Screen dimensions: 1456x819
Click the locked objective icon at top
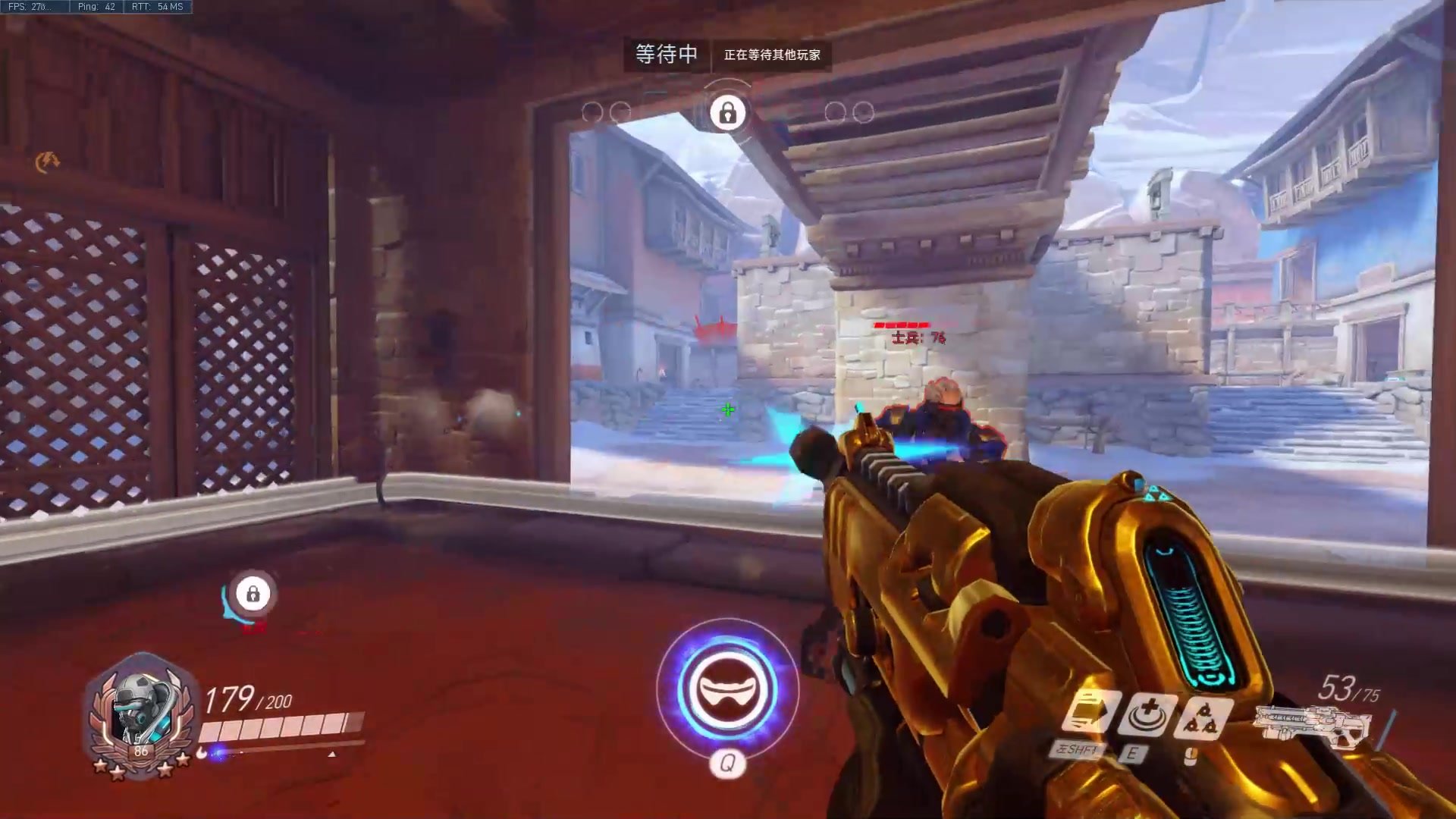pyautogui.click(x=727, y=114)
